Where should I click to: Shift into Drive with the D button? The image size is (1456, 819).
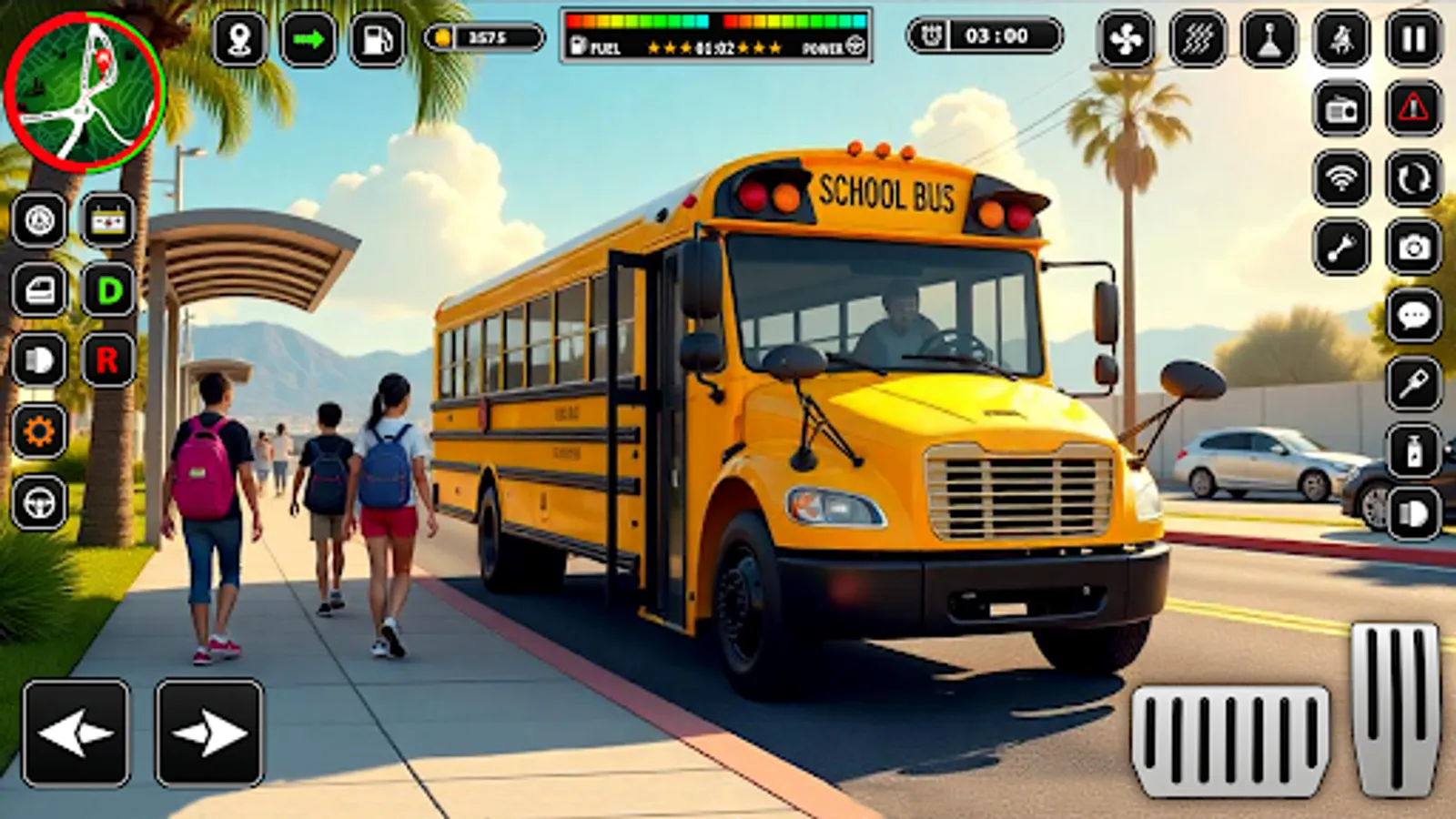click(x=107, y=289)
